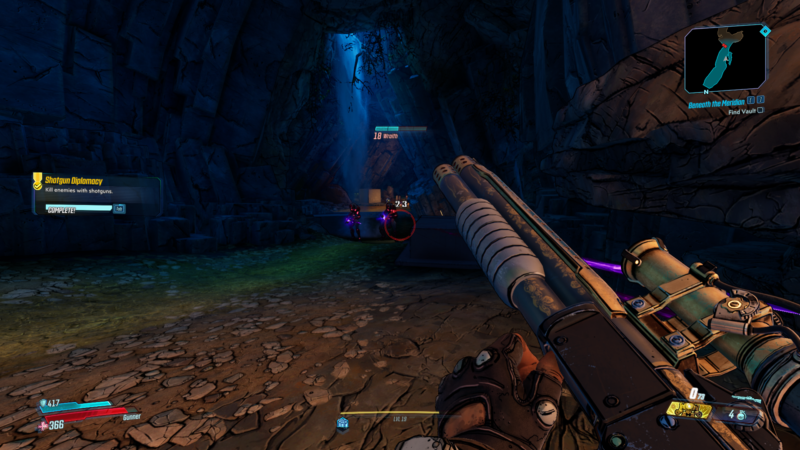Click the shield icon beside the shield bar
Viewport: 800px width, 450px height.
click(x=43, y=404)
